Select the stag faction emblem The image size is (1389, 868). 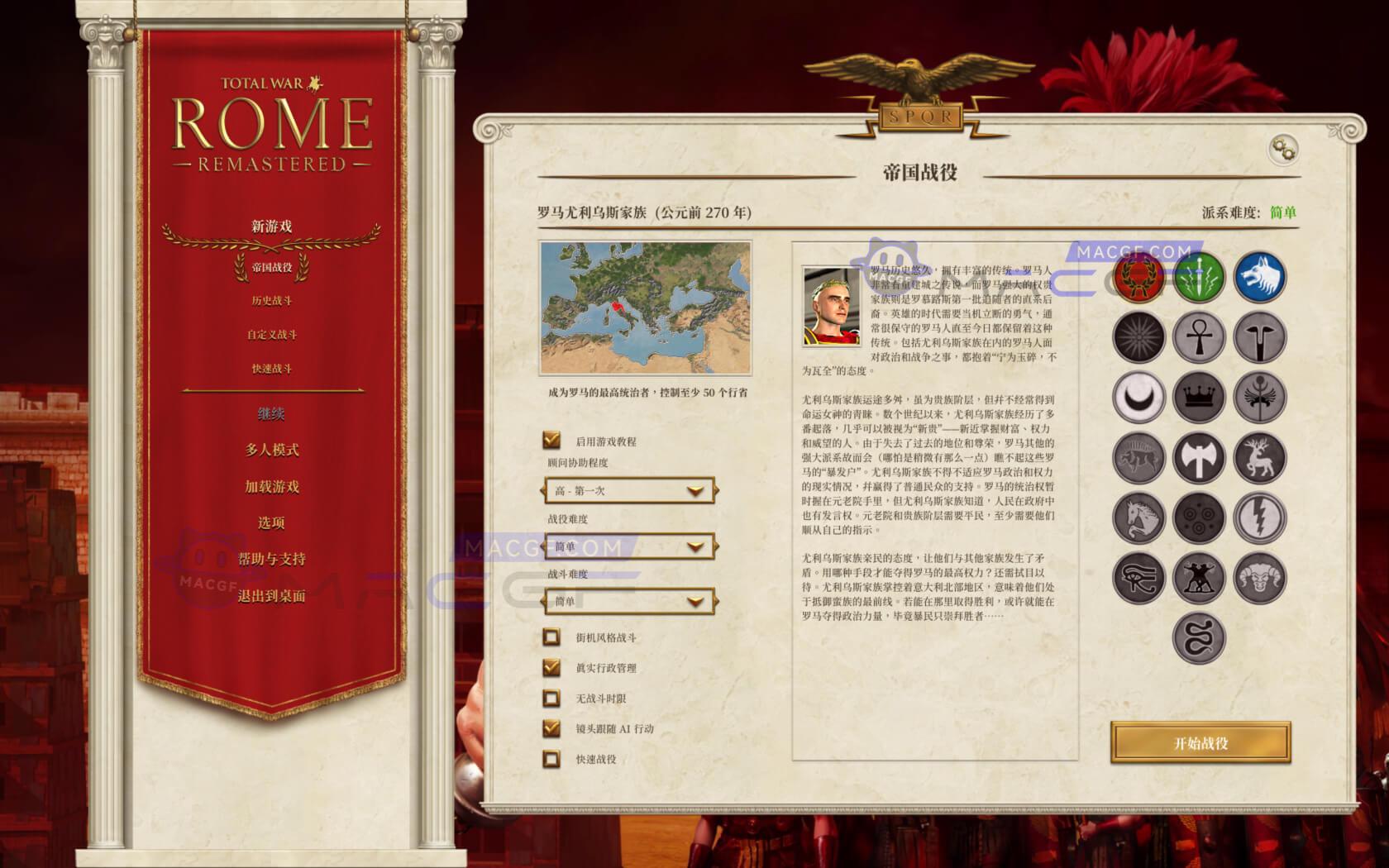(x=1260, y=457)
